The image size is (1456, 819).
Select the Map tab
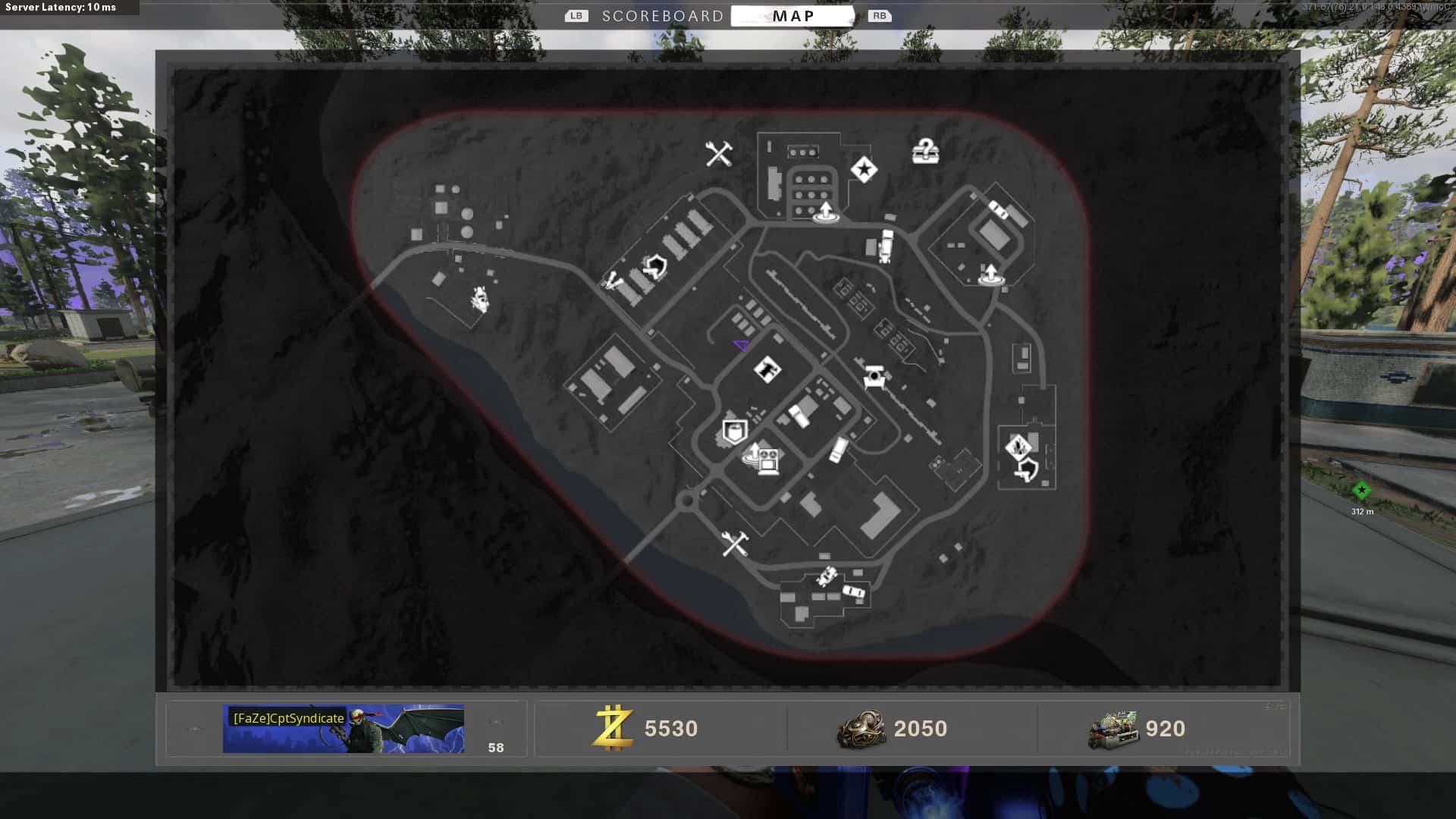[x=792, y=16]
